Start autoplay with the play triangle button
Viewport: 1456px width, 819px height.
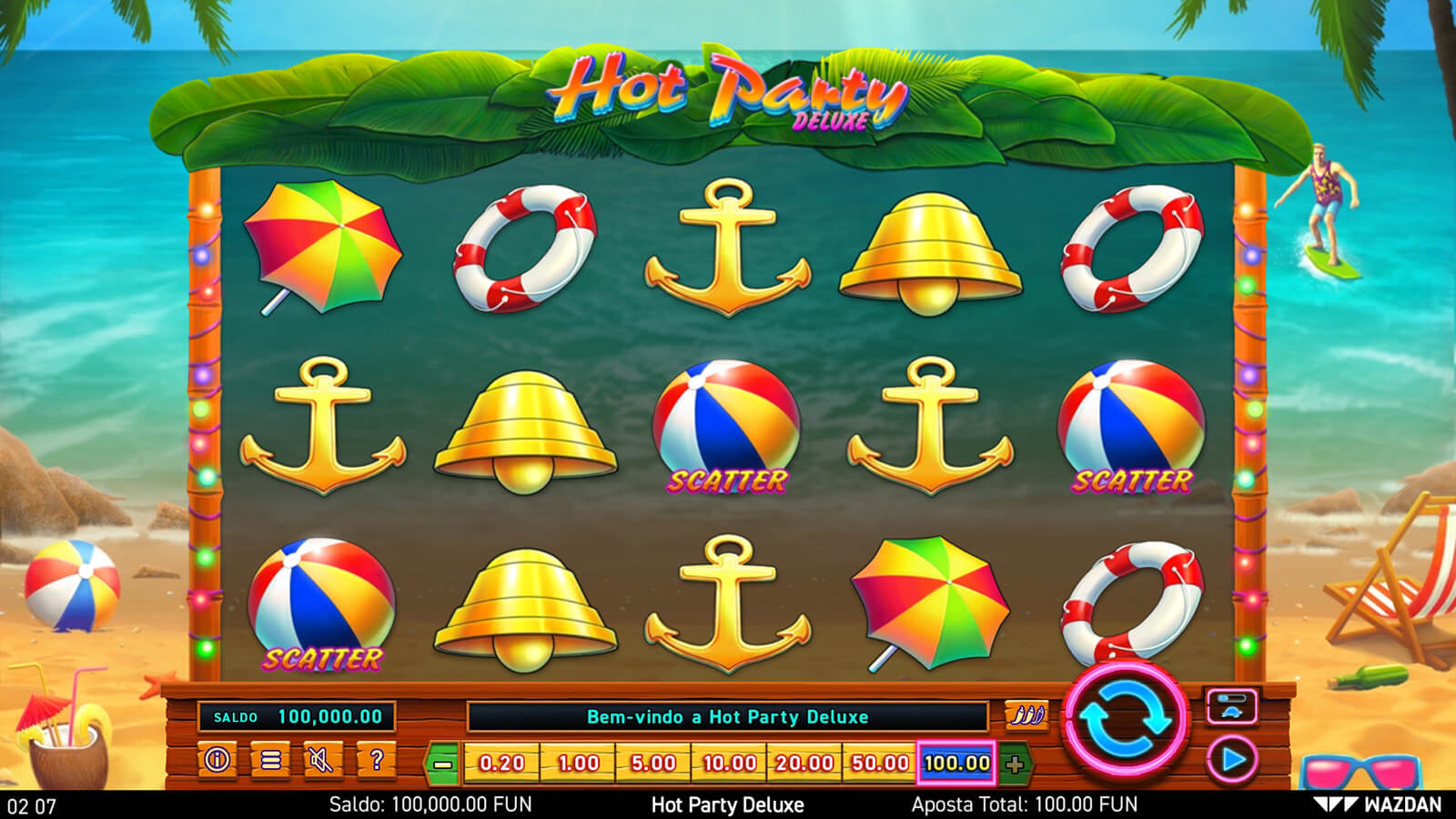(1232, 760)
